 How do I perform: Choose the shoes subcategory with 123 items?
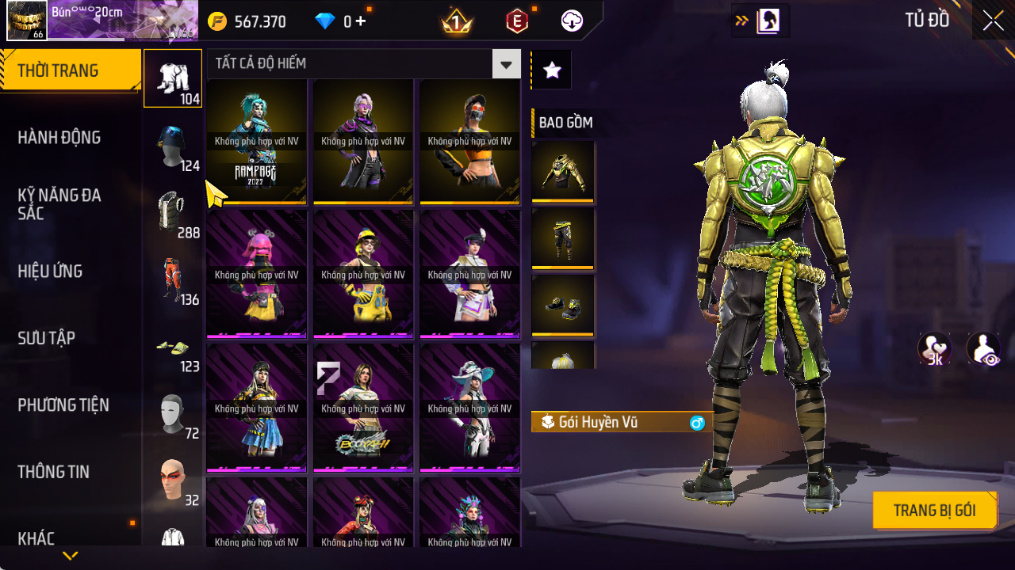tap(172, 350)
